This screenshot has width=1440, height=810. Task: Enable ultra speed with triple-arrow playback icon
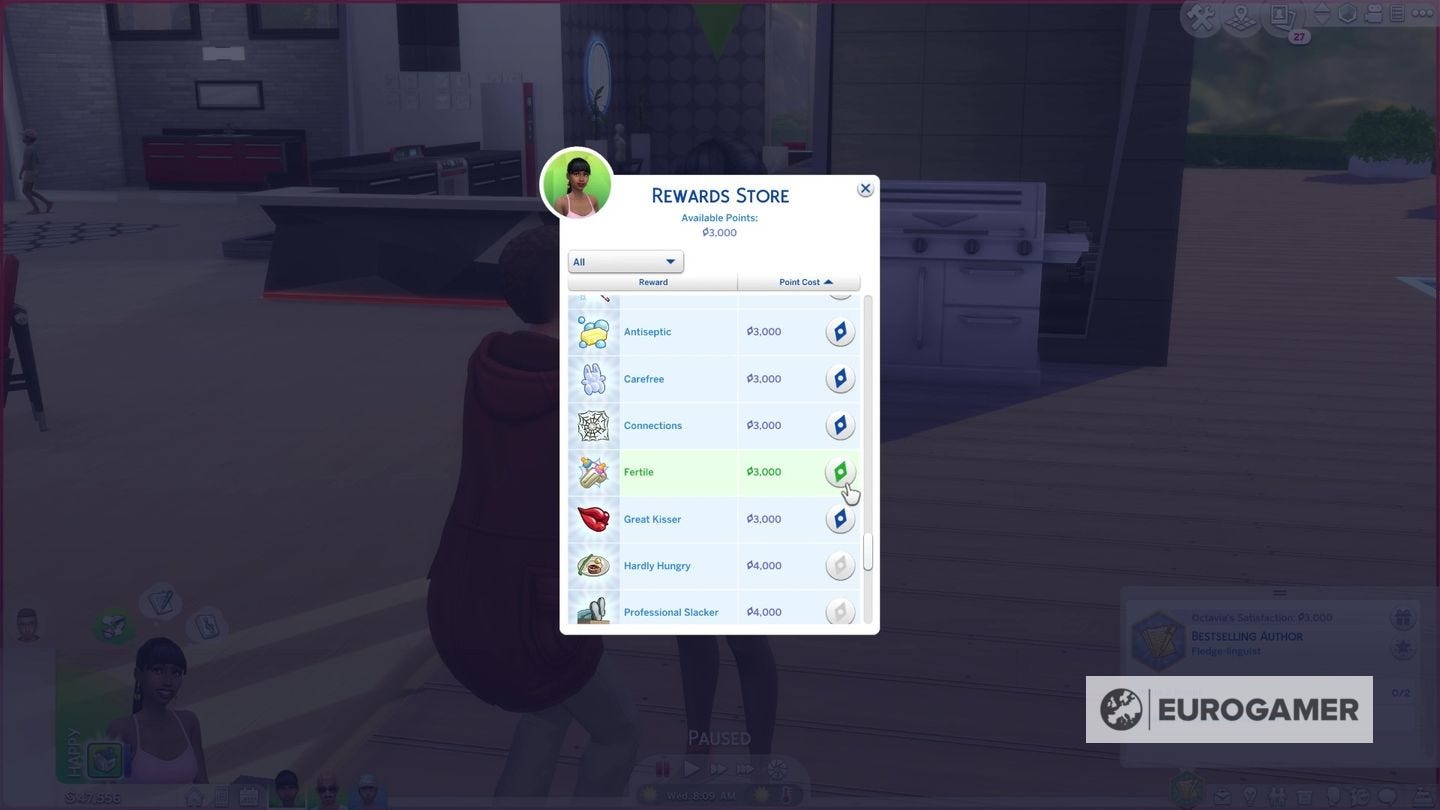tap(744, 768)
